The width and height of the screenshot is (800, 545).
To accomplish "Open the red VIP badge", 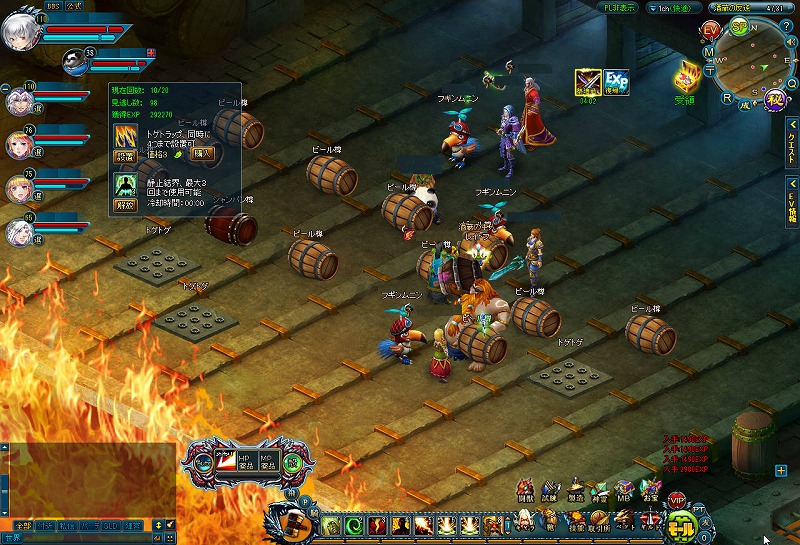I will click(x=677, y=499).
